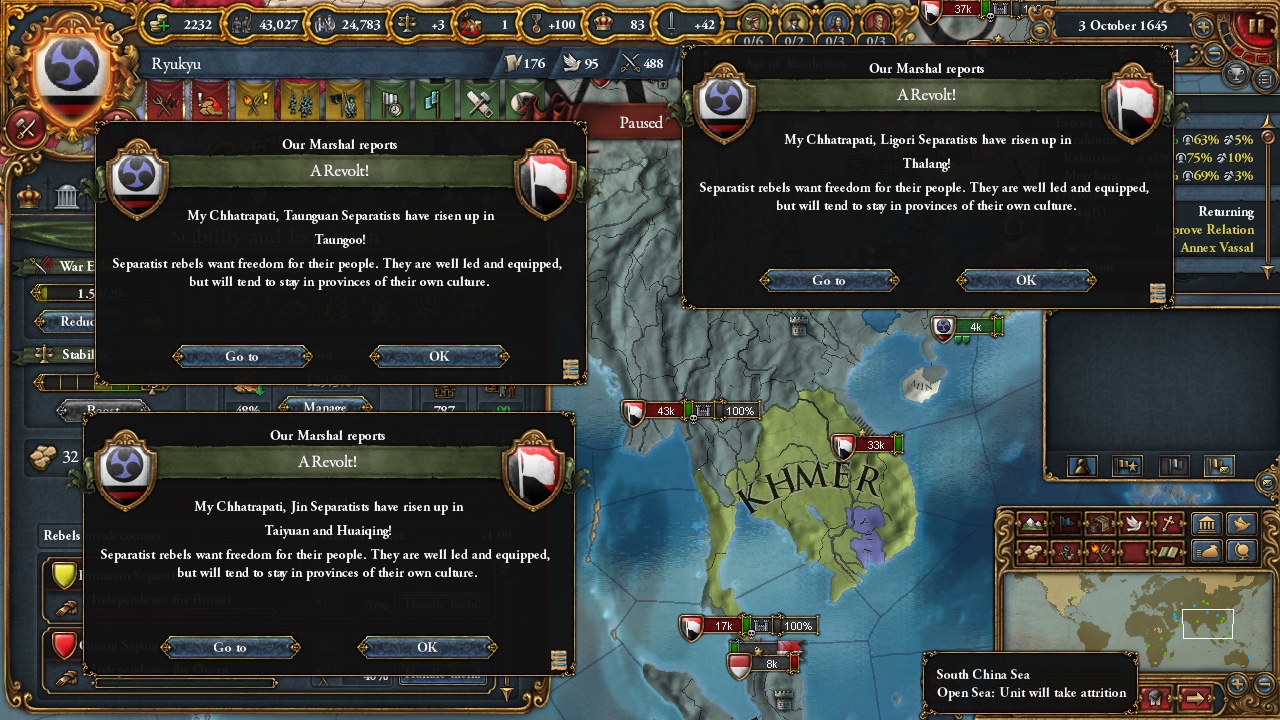Go to the Taungoo revolt location
1280x720 pixels.
pyautogui.click(x=242, y=356)
